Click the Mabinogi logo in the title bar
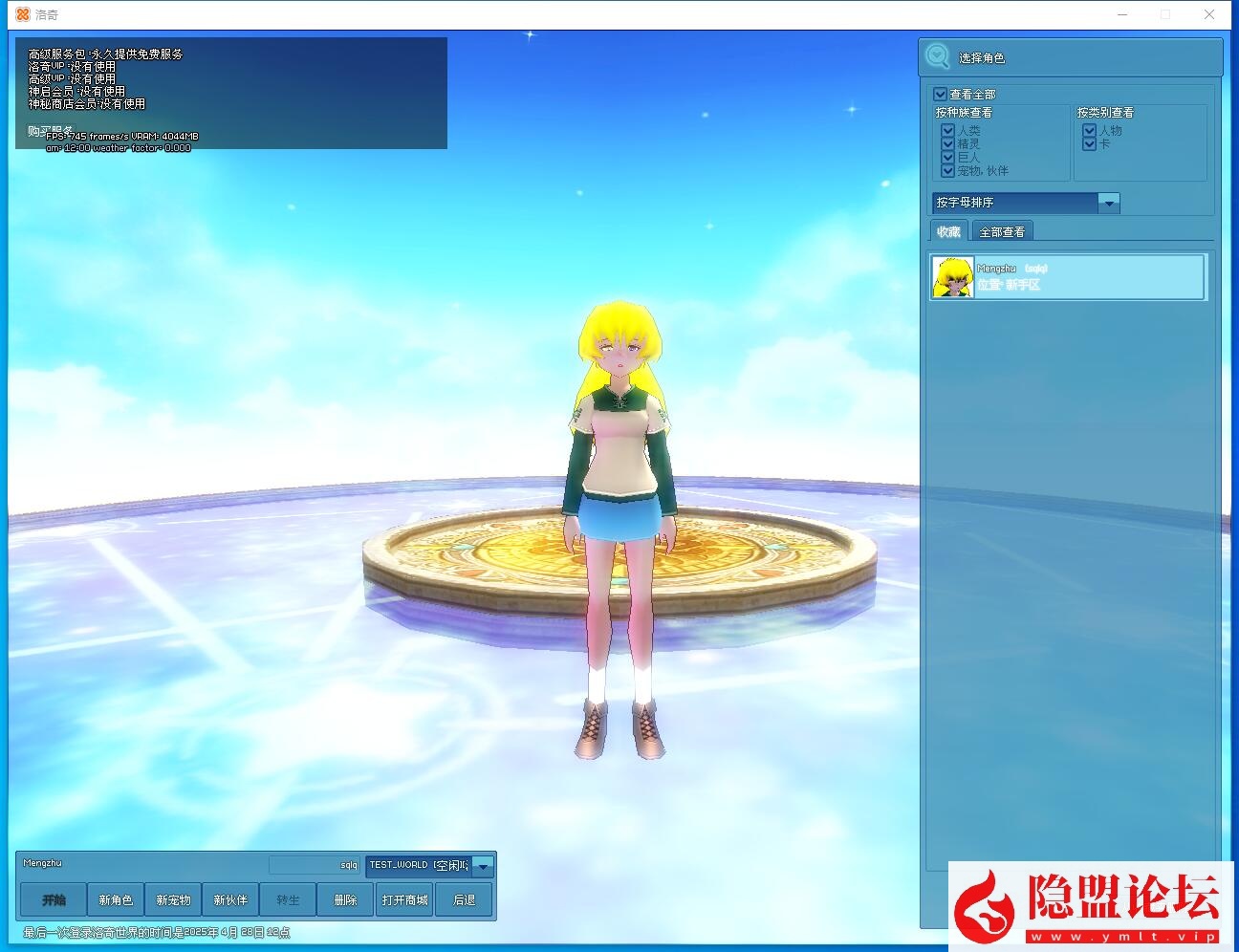The height and width of the screenshot is (952, 1239). pyautogui.click(x=24, y=14)
